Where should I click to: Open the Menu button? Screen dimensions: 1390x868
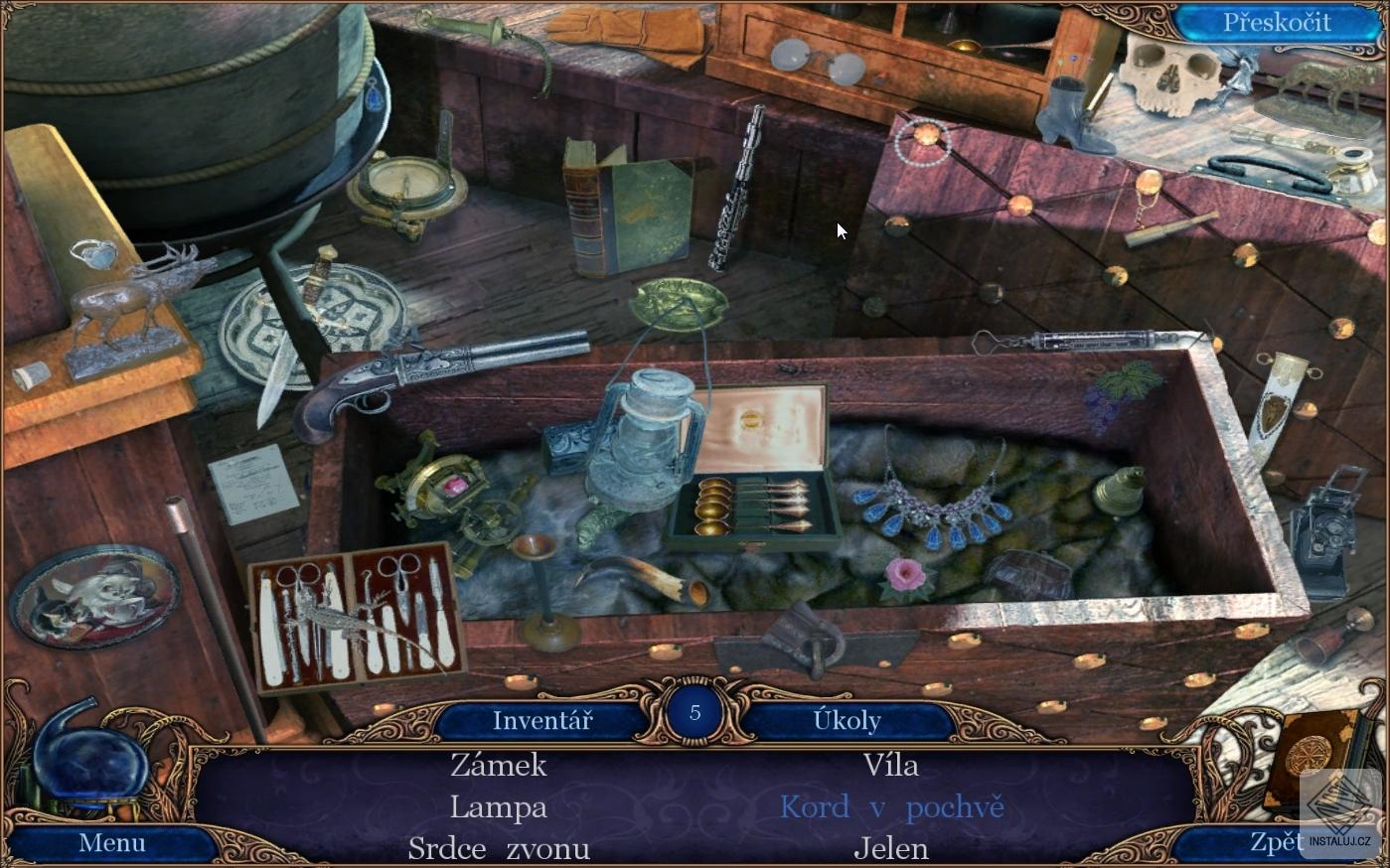112,843
